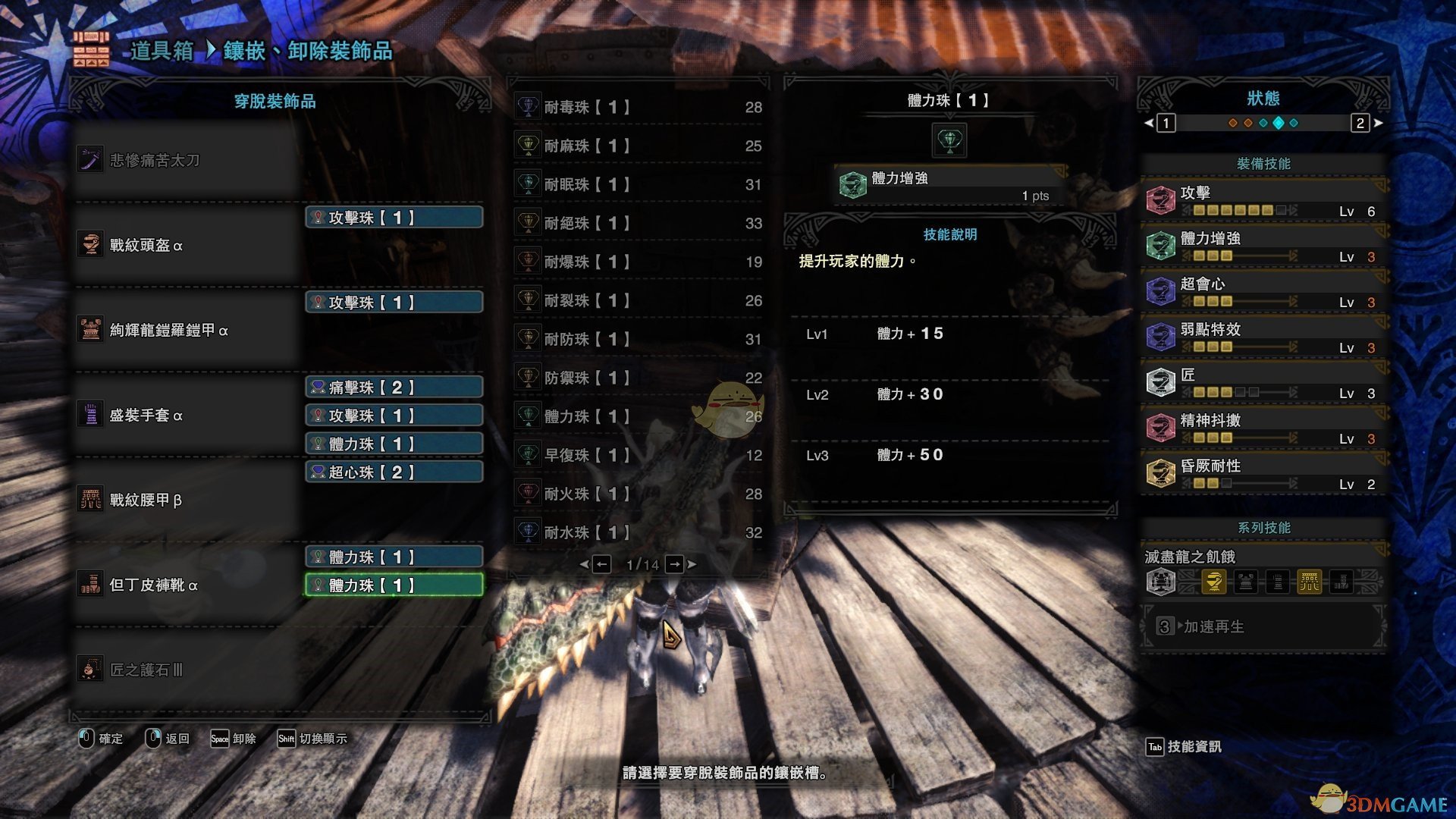Choose 耐麻珠【1】 in the decoration list
1456x819 pixels.
pos(639,146)
